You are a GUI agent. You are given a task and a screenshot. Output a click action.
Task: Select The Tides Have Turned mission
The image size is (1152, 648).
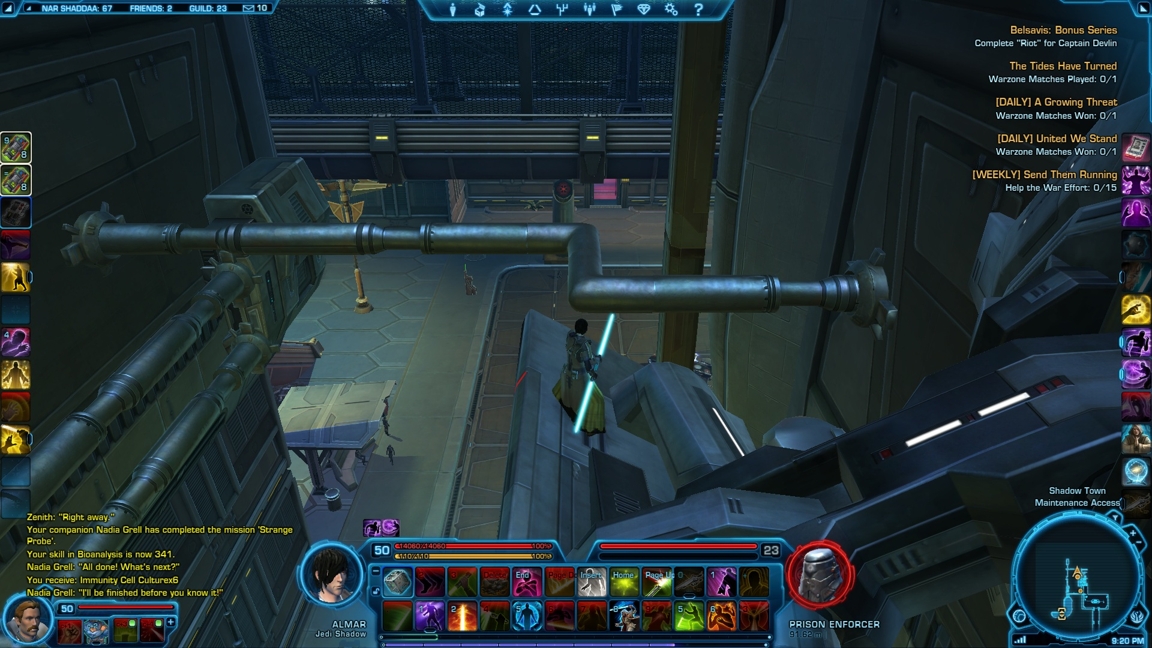(x=1062, y=66)
